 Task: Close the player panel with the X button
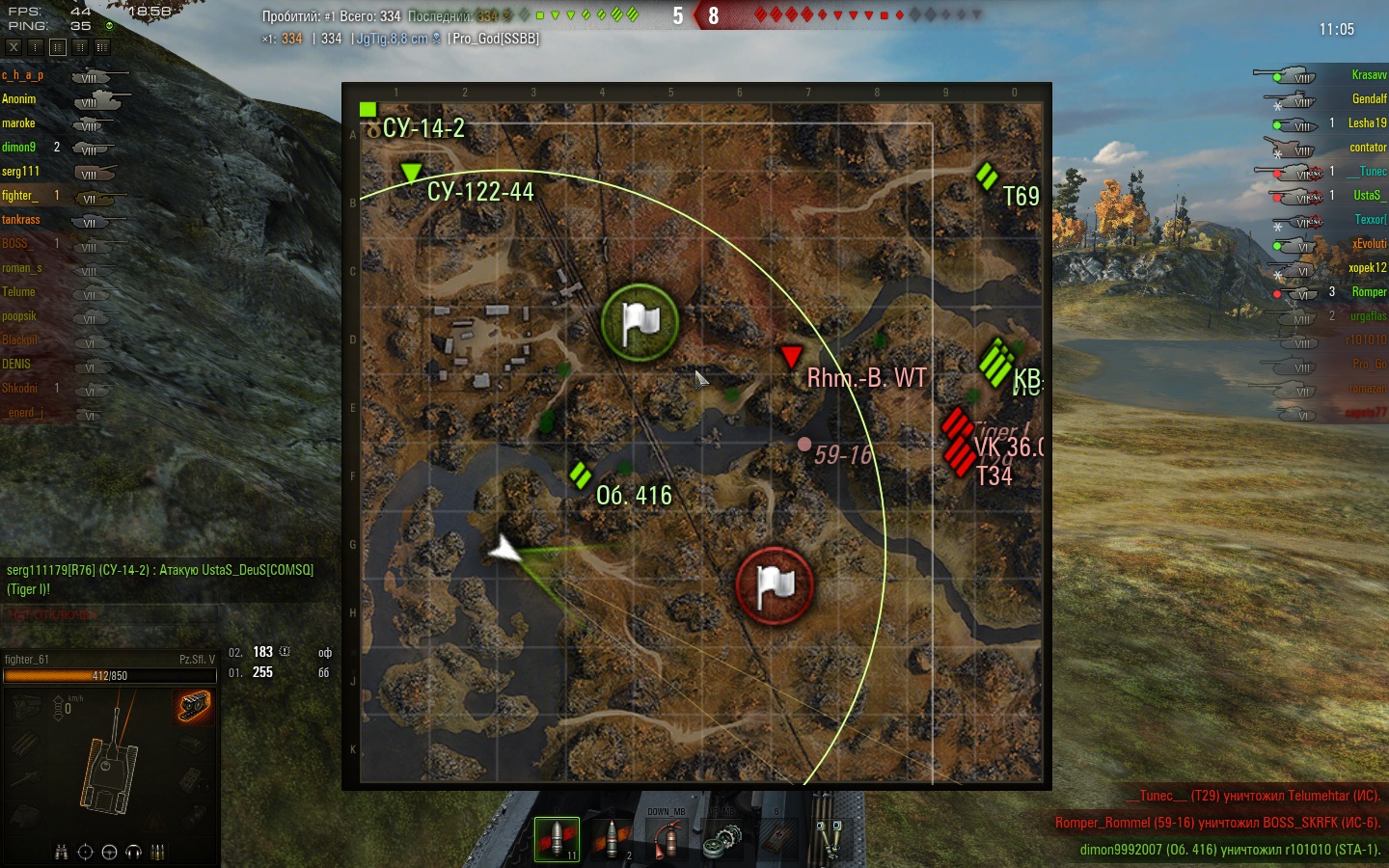pos(14,46)
